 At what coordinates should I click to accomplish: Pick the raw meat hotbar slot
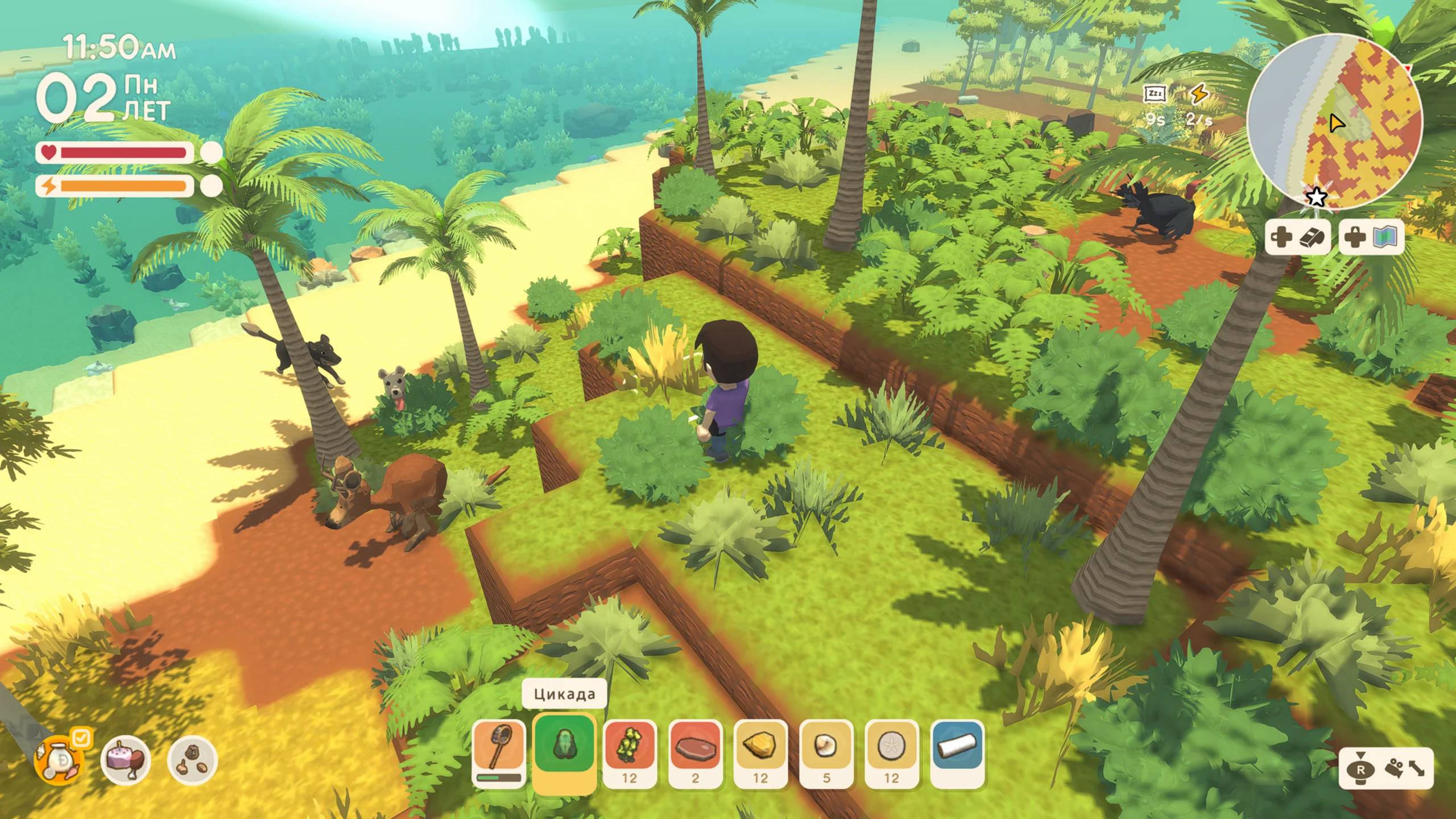click(x=695, y=751)
